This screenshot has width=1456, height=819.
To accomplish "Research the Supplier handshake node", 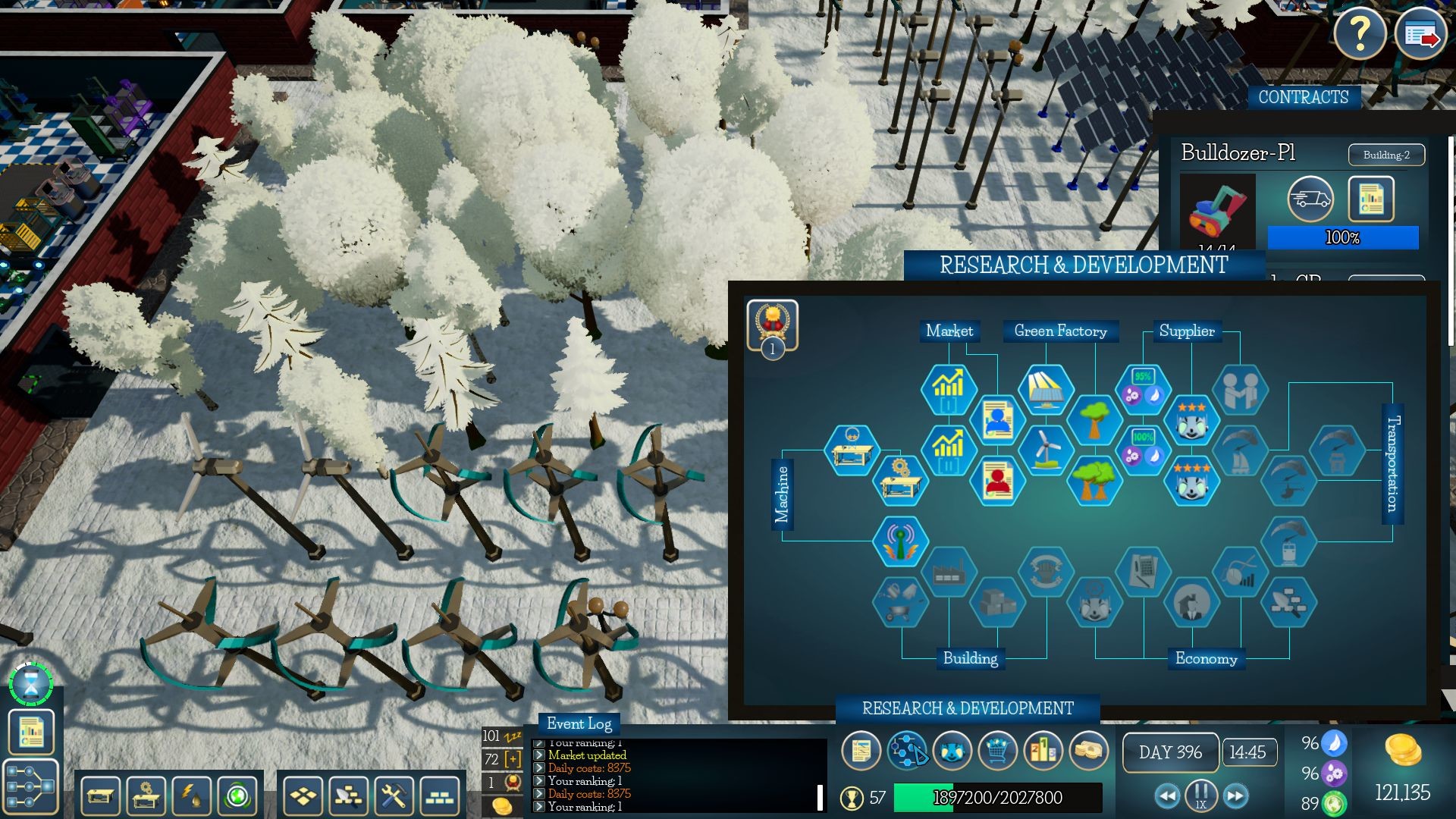I will click(x=1241, y=391).
